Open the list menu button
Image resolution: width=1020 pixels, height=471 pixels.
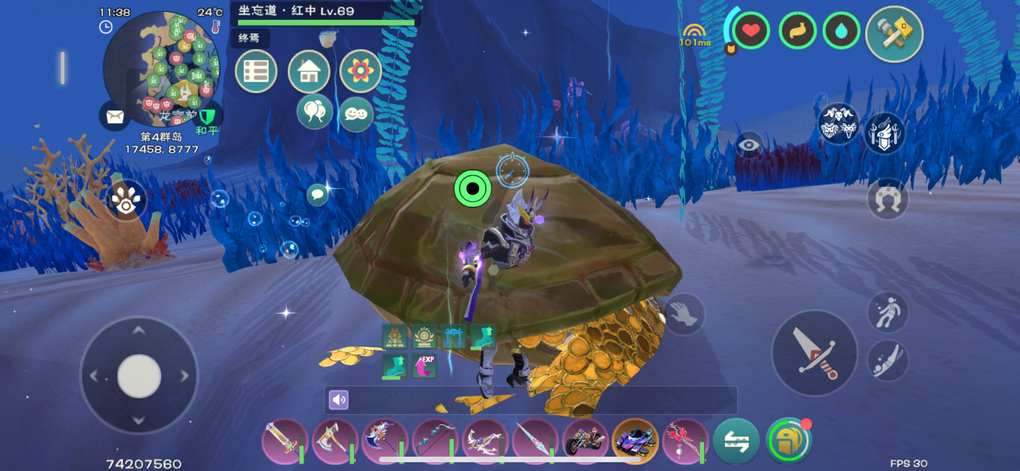pyautogui.click(x=256, y=72)
